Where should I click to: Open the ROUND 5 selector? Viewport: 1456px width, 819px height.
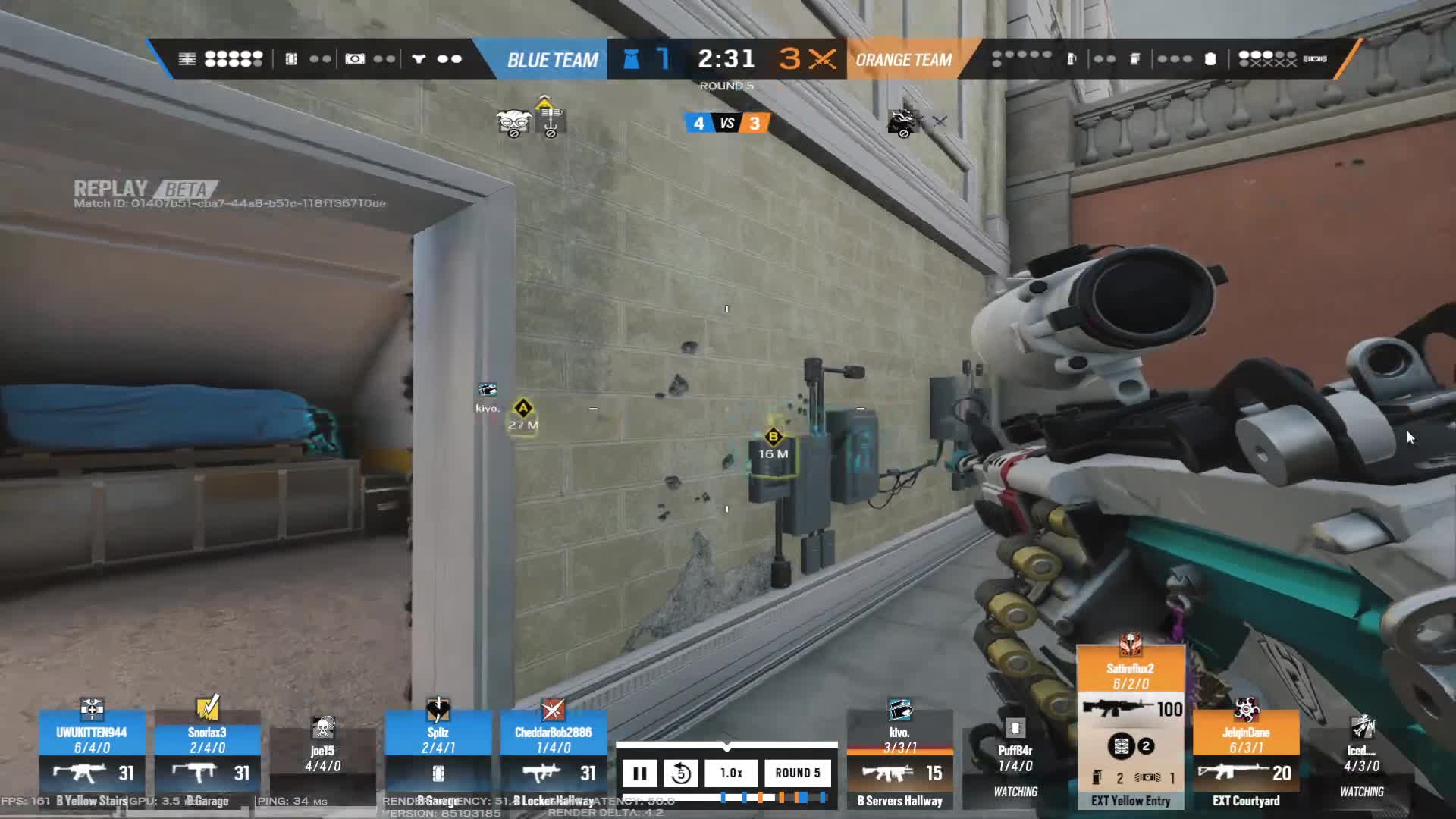pyautogui.click(x=799, y=773)
